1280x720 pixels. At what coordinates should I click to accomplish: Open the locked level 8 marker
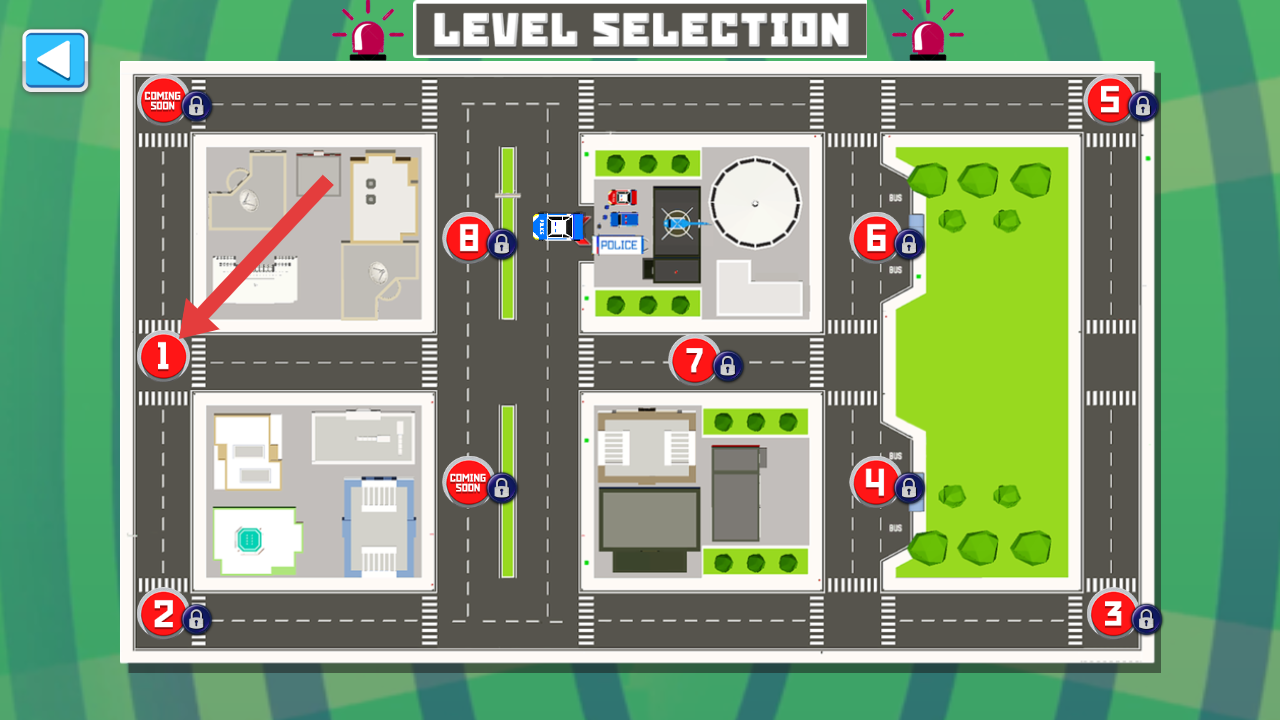[x=468, y=238]
